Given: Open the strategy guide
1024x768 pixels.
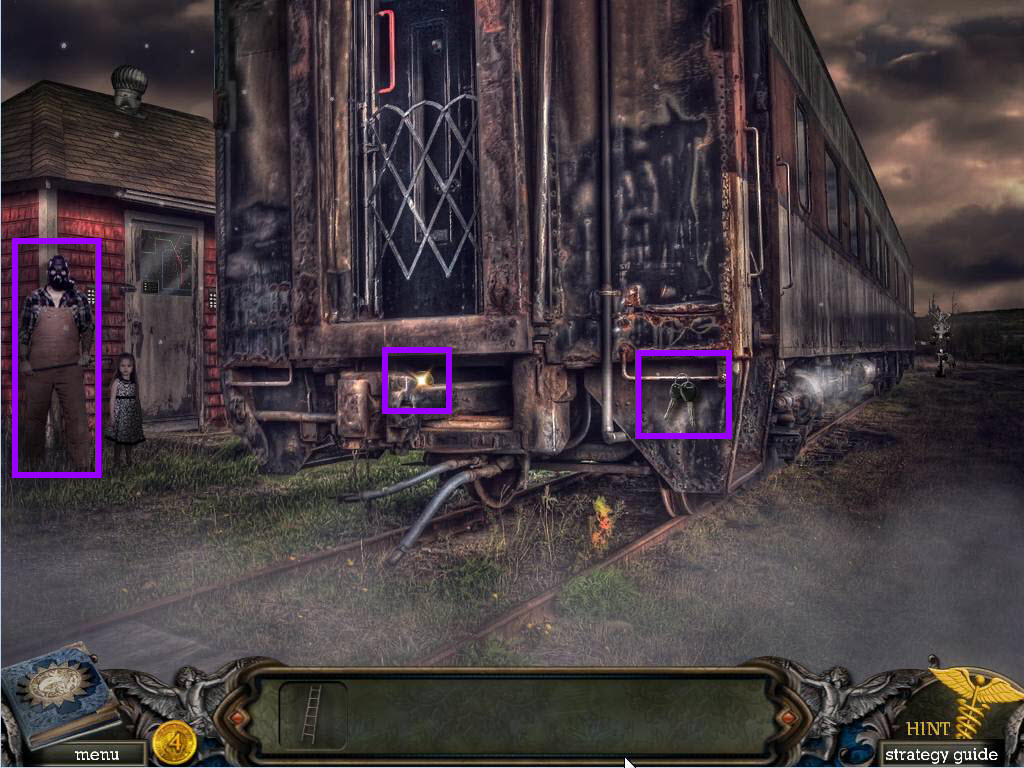Looking at the screenshot, I should [940, 754].
